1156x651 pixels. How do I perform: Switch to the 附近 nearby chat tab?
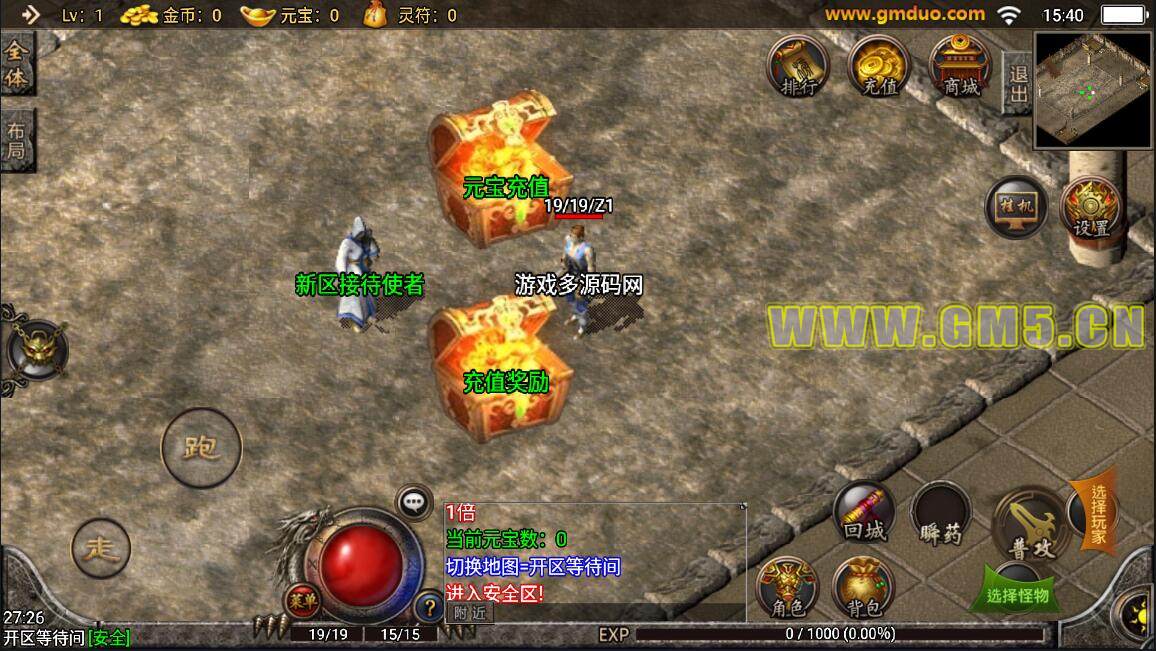470,612
